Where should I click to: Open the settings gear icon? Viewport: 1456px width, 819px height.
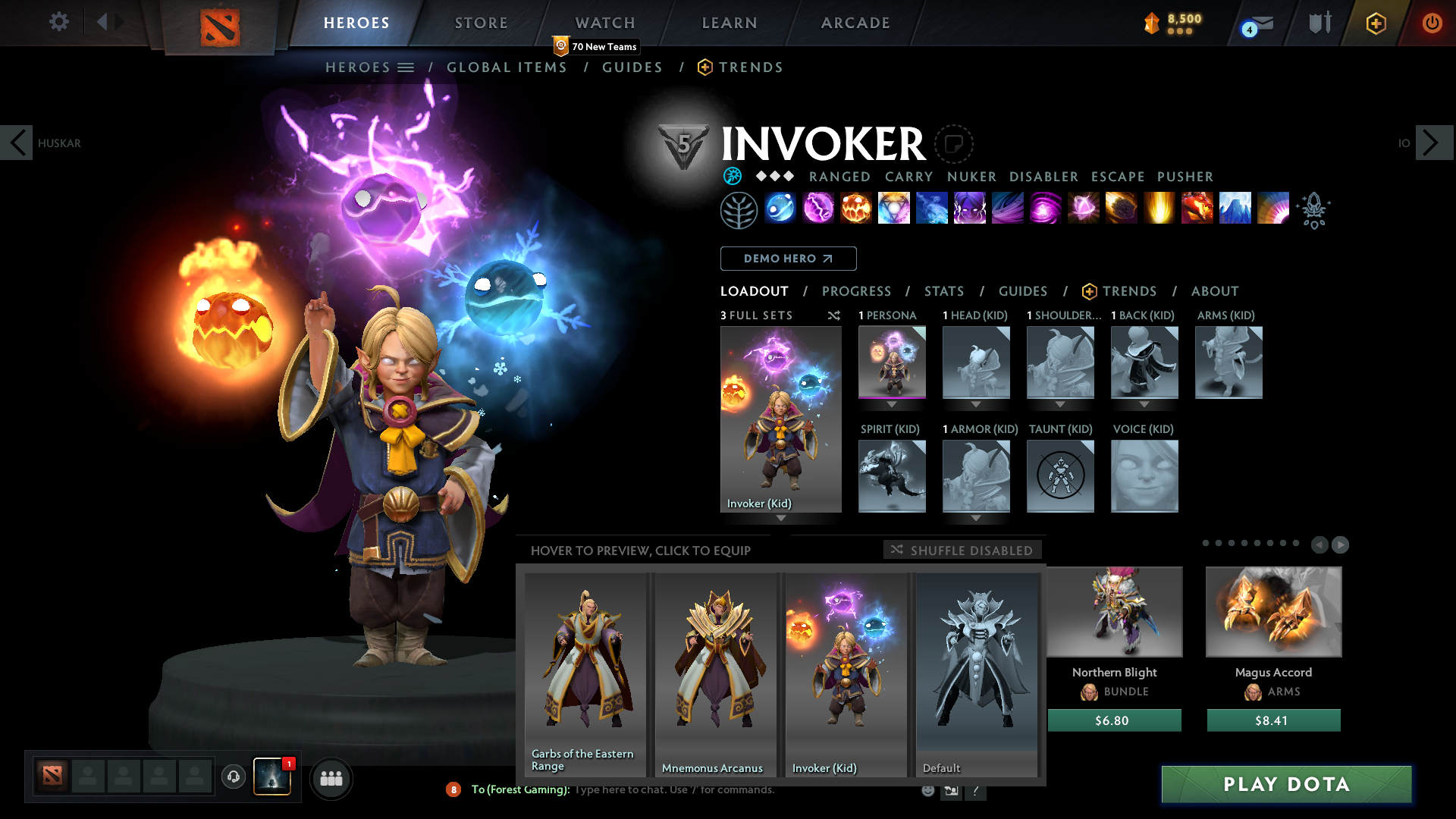tap(58, 21)
